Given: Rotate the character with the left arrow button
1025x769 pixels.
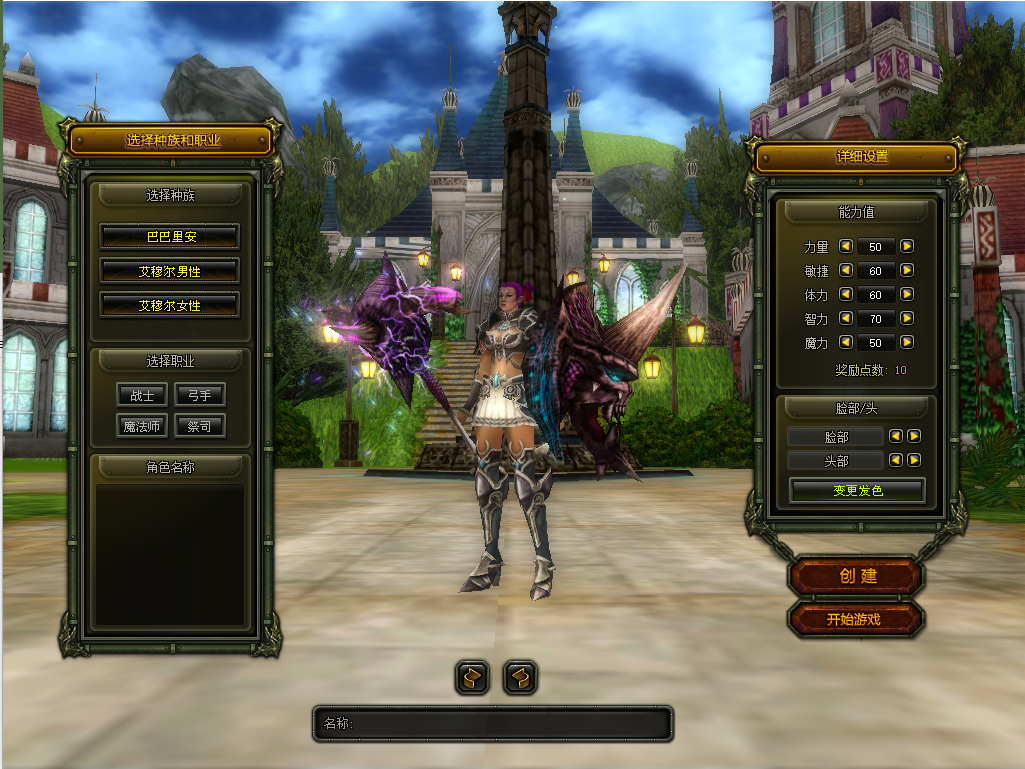Looking at the screenshot, I should (x=472, y=677).
